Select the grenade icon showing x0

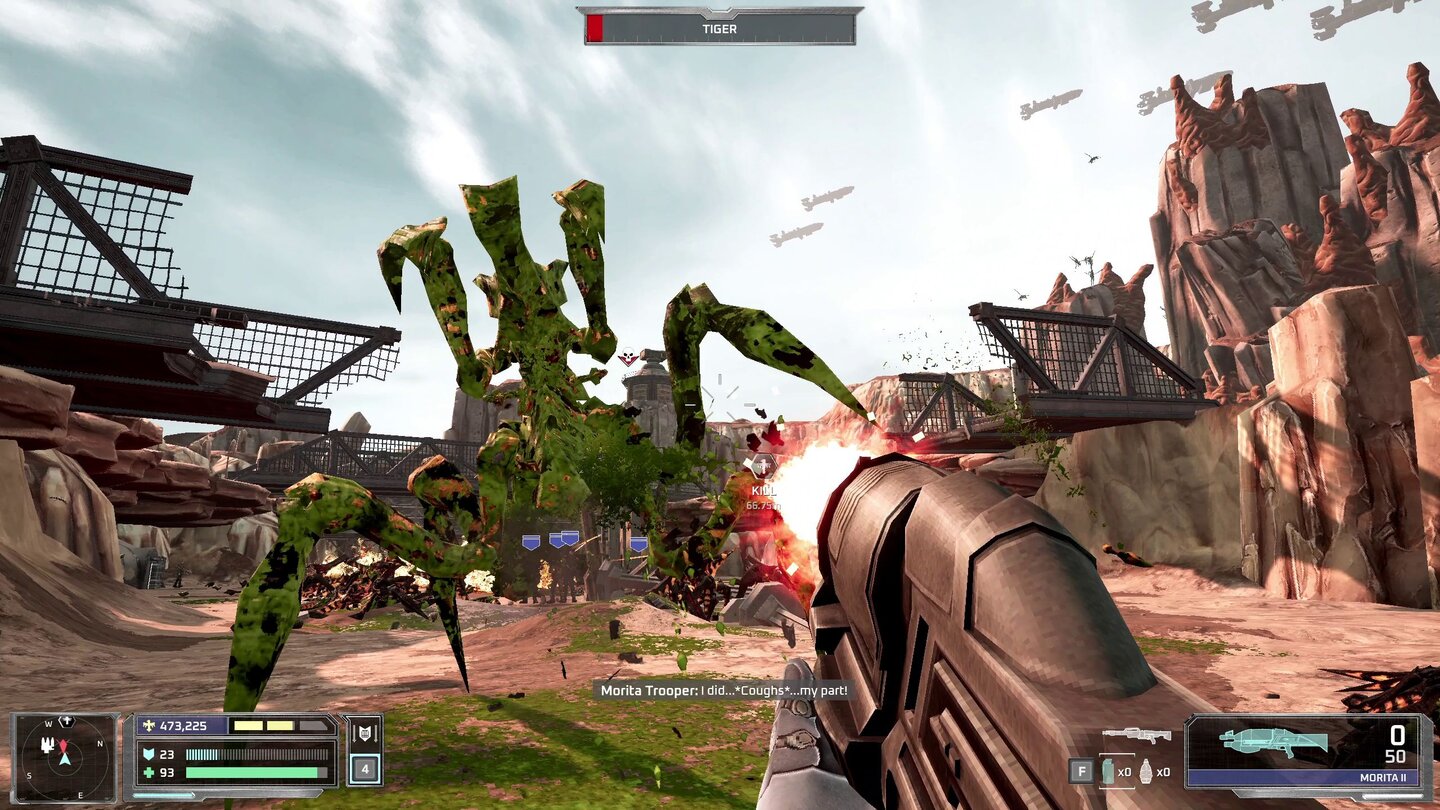(x=1145, y=772)
